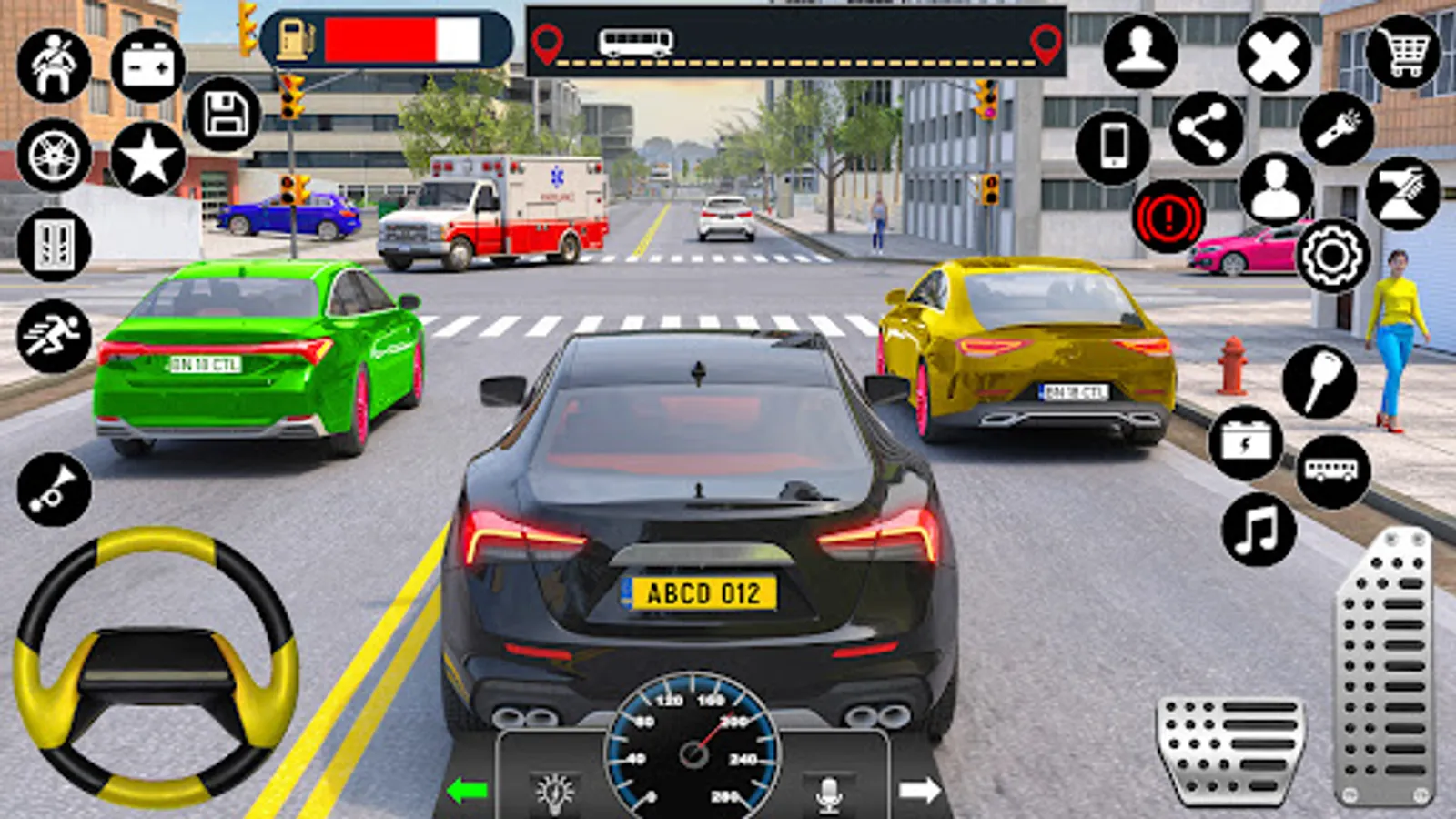Click the yellow and black steering wheel
1456x819 pixels.
[x=155, y=669]
